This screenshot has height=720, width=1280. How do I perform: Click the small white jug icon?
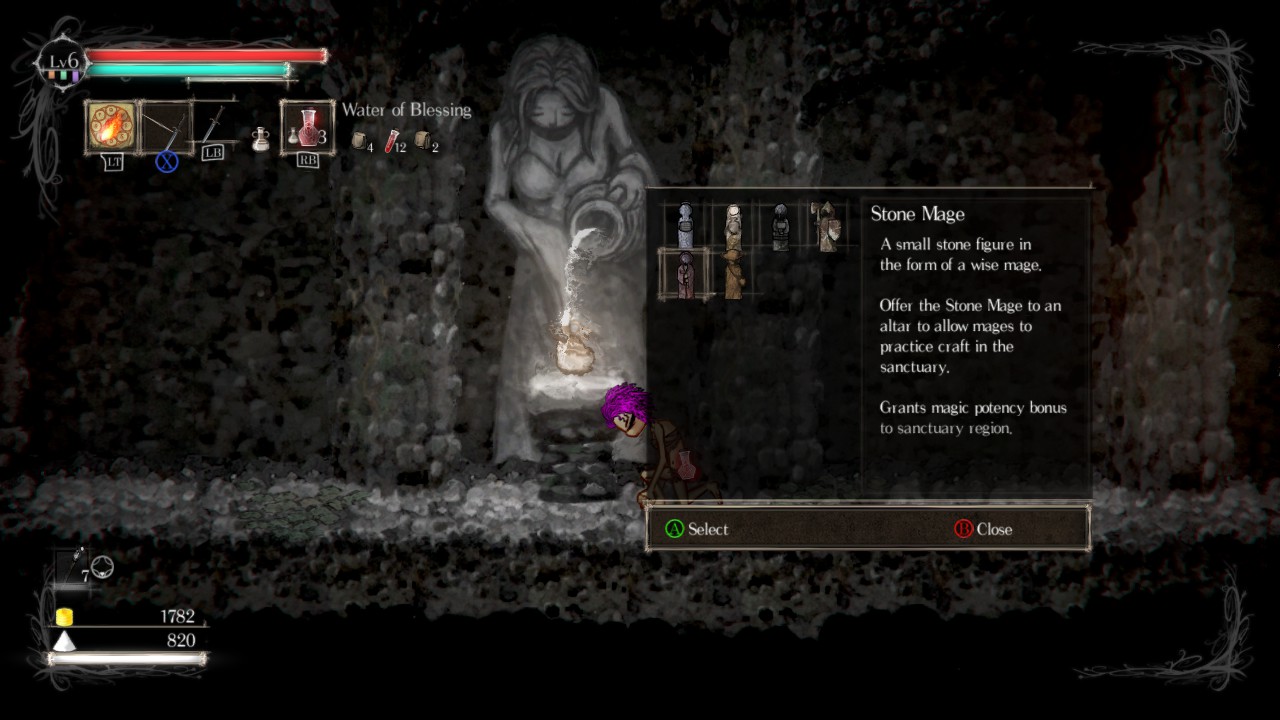(x=260, y=140)
